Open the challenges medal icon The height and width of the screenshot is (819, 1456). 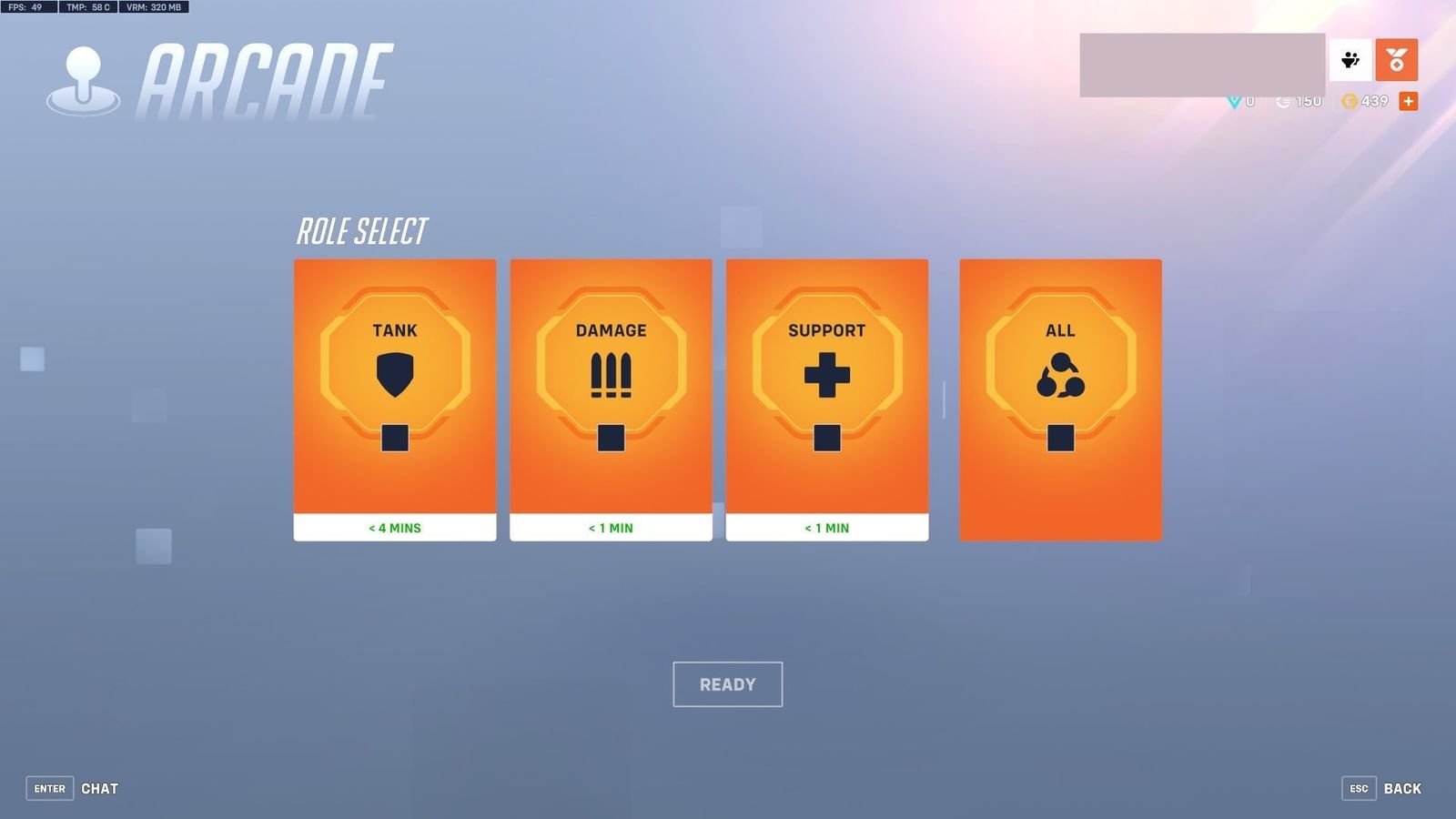coord(1398,59)
